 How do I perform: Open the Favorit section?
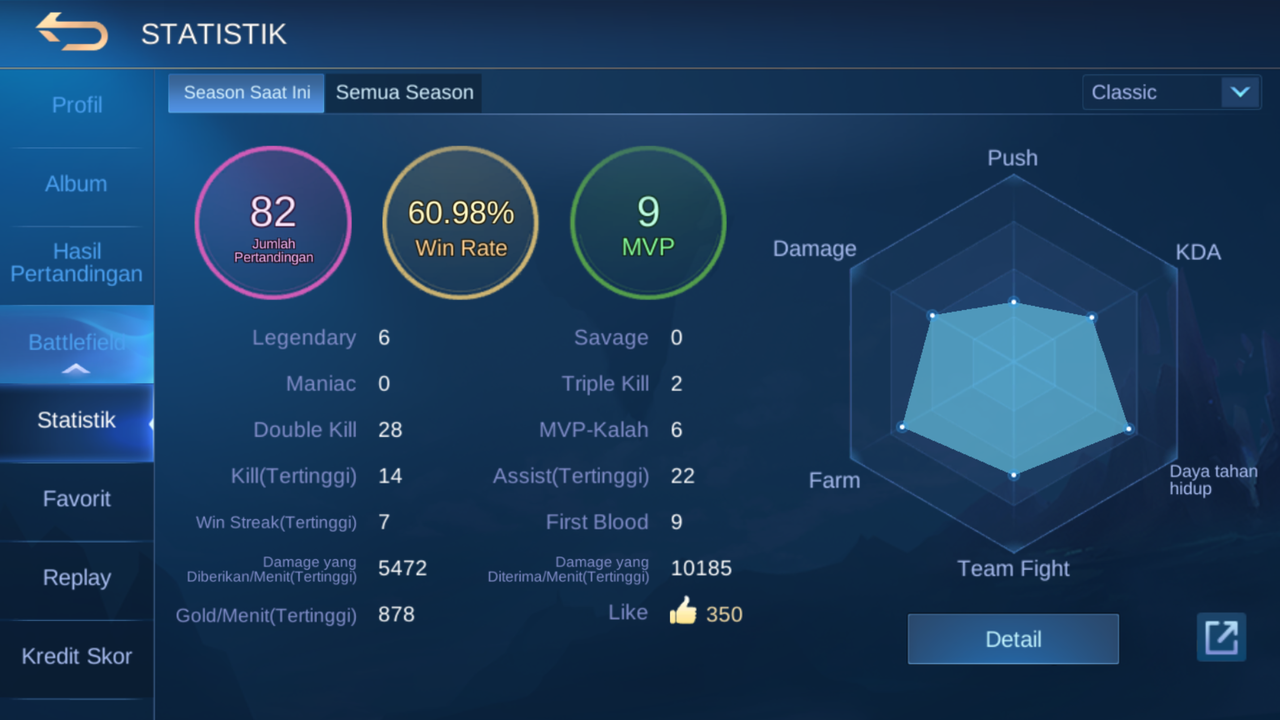[x=76, y=499]
